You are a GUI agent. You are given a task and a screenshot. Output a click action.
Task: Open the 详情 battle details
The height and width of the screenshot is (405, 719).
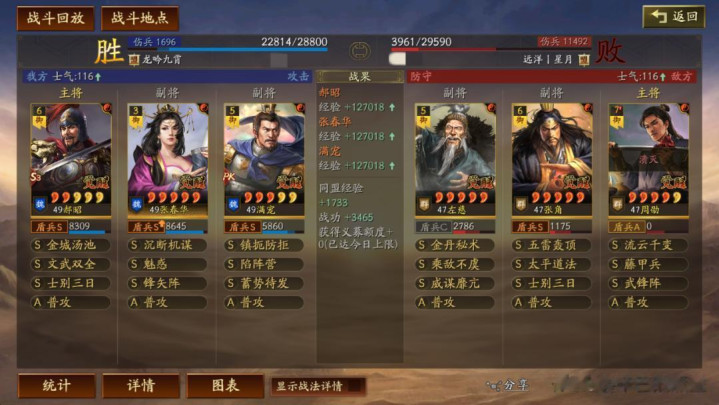(x=141, y=385)
